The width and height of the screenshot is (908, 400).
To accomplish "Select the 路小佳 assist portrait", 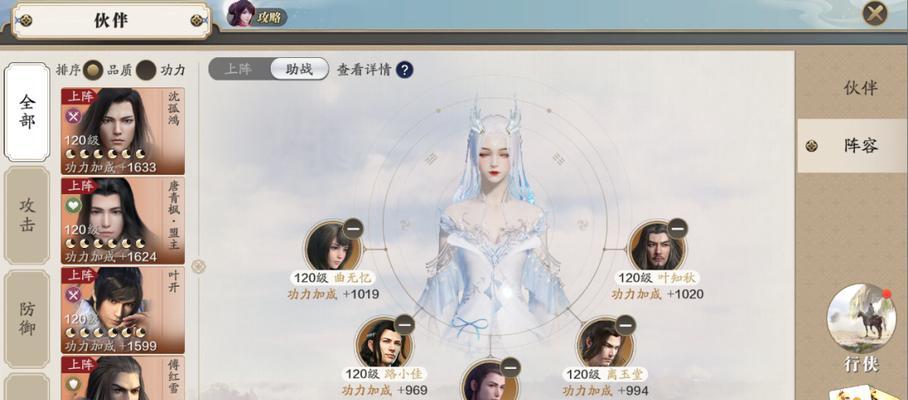I will click(x=382, y=344).
